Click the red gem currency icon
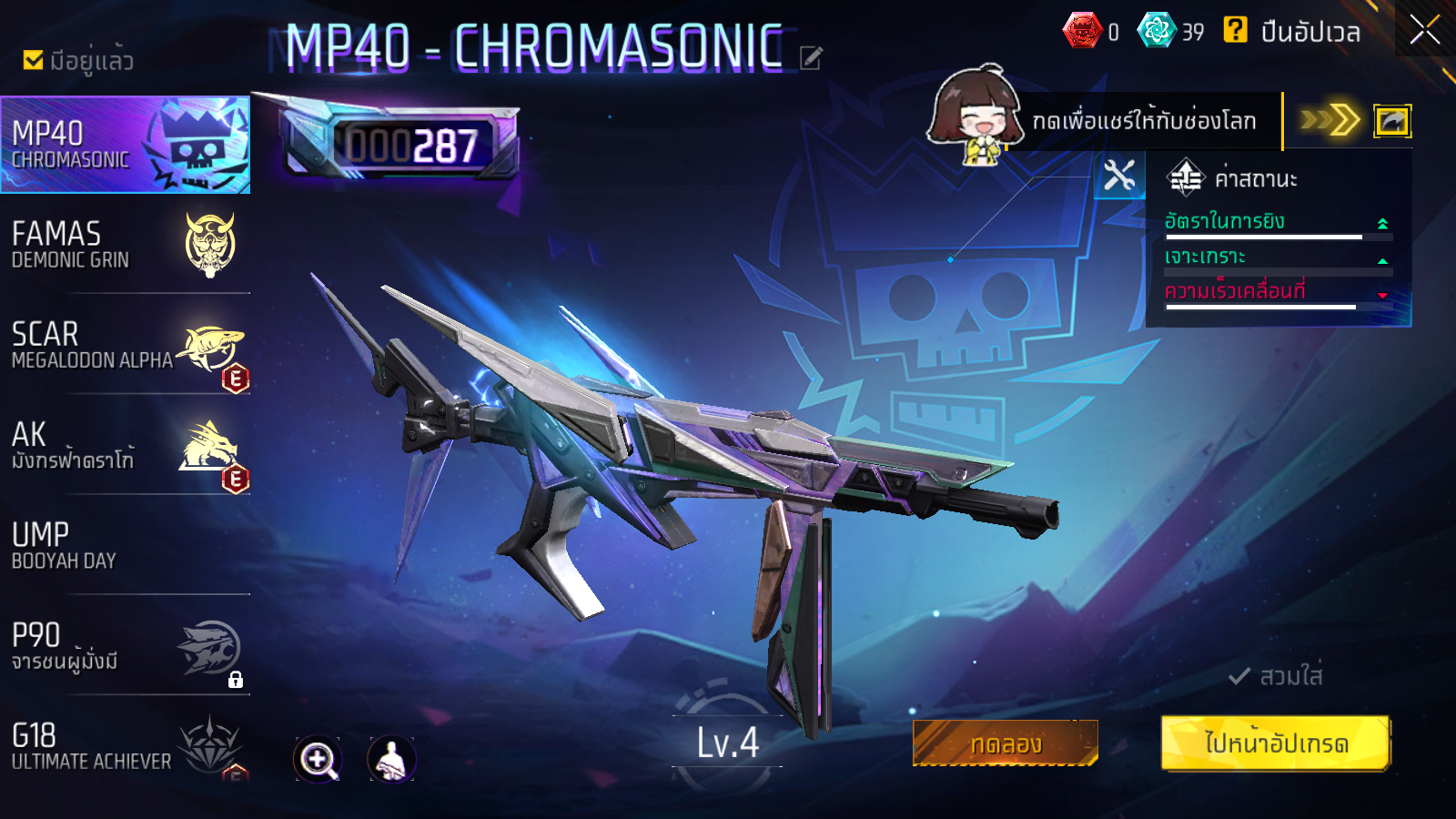Image resolution: width=1456 pixels, height=819 pixels. click(x=1082, y=31)
